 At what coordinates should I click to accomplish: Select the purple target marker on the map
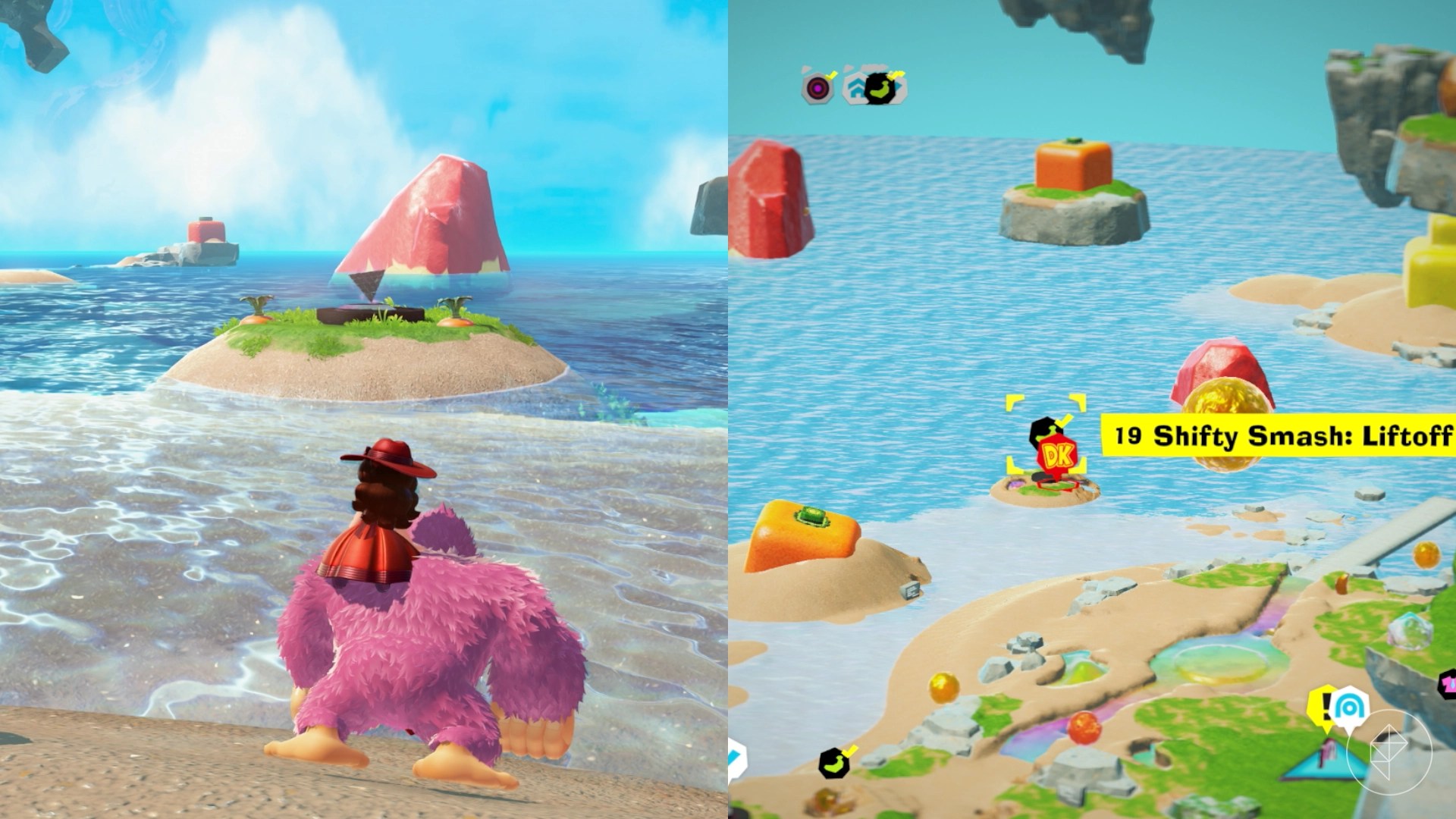pyautogui.click(x=817, y=88)
